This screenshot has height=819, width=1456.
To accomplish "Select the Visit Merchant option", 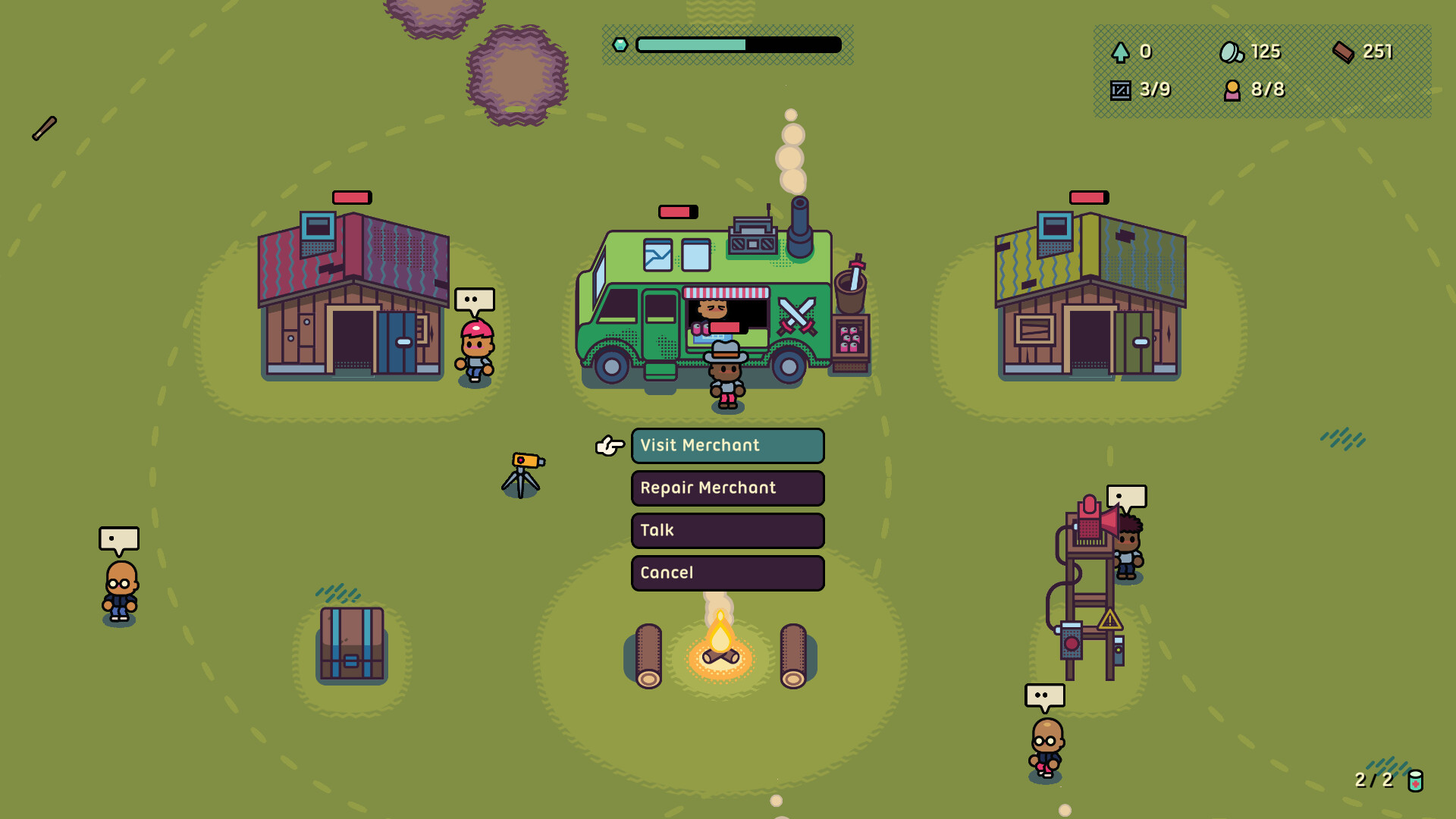I will click(x=726, y=446).
